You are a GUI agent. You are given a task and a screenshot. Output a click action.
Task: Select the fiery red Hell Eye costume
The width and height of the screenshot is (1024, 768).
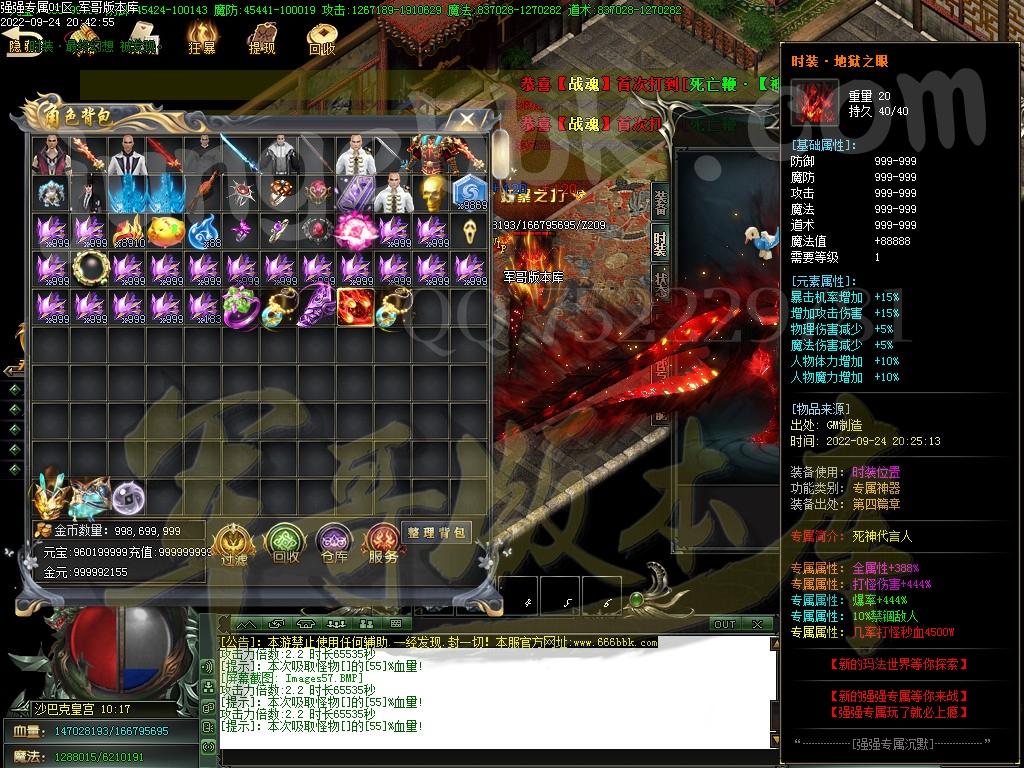pos(355,307)
